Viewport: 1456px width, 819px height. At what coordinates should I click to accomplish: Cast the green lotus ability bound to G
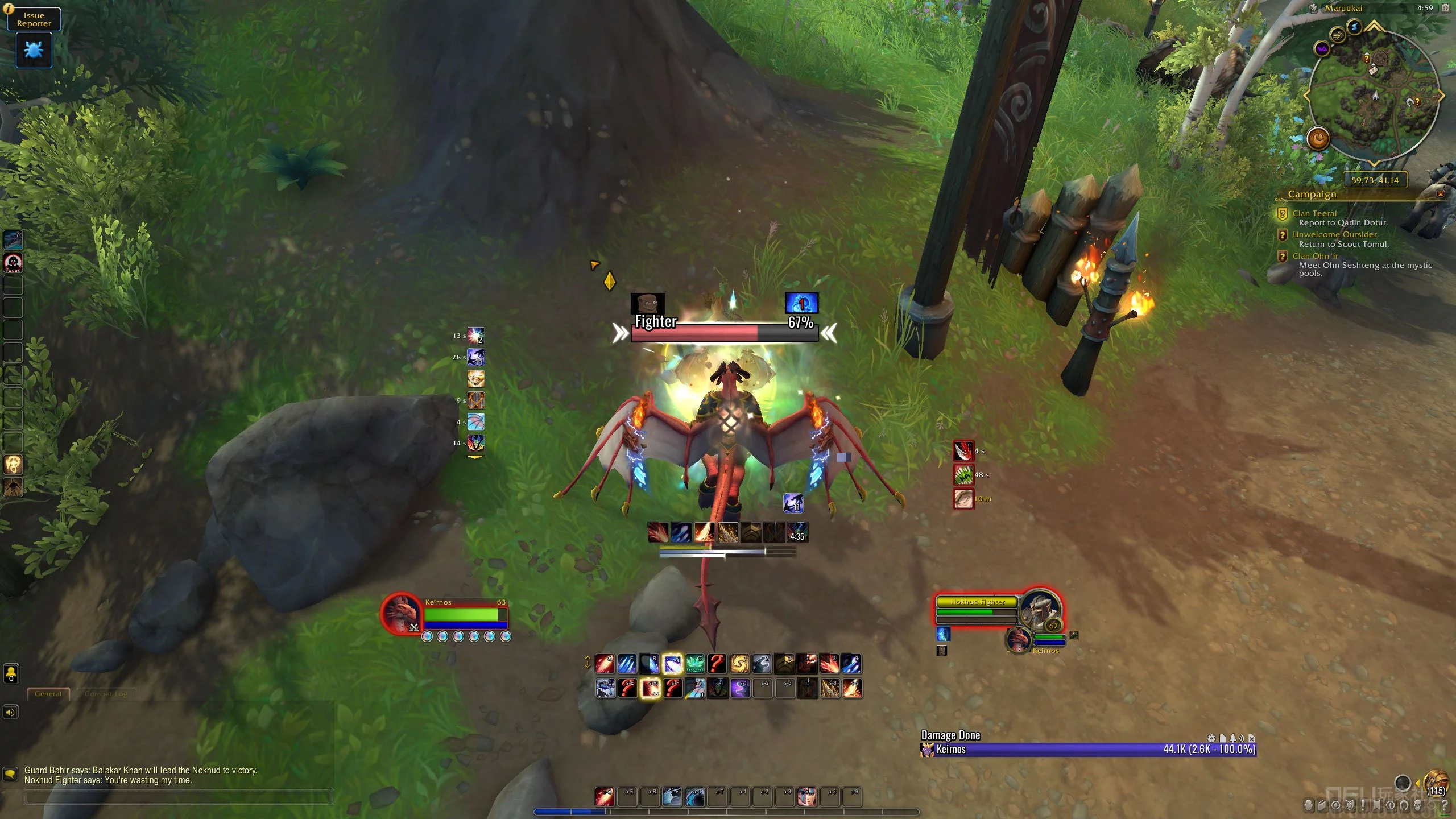tap(694, 664)
